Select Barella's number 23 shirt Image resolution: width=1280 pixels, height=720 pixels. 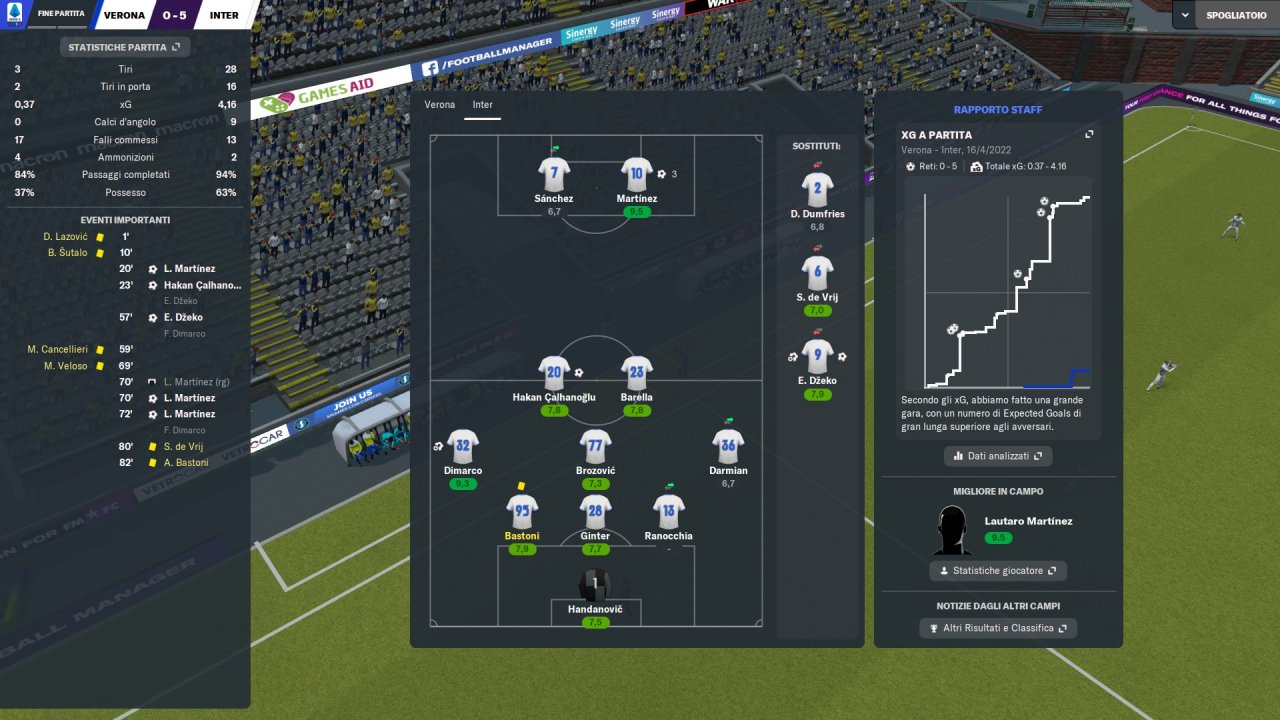637,373
